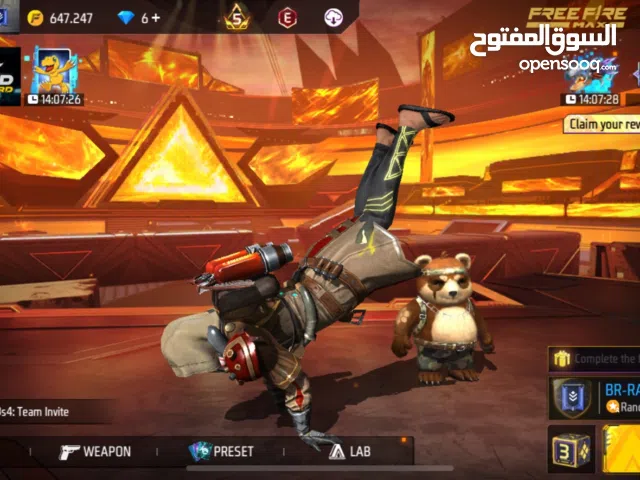
Task: Click the dice cube with number 3
Action: [570, 450]
